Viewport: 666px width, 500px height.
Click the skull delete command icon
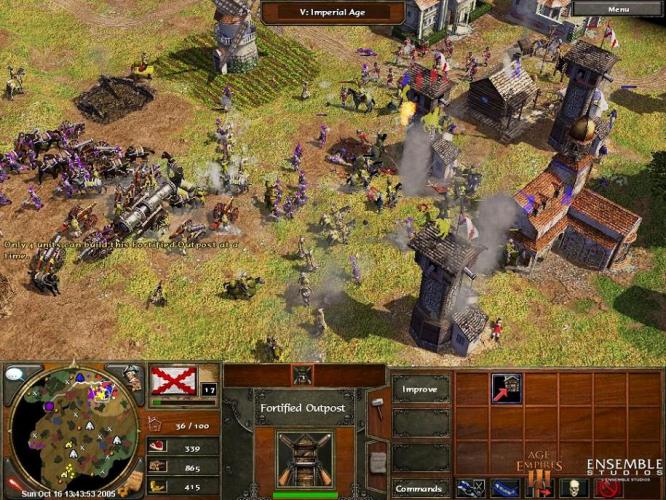571,488
